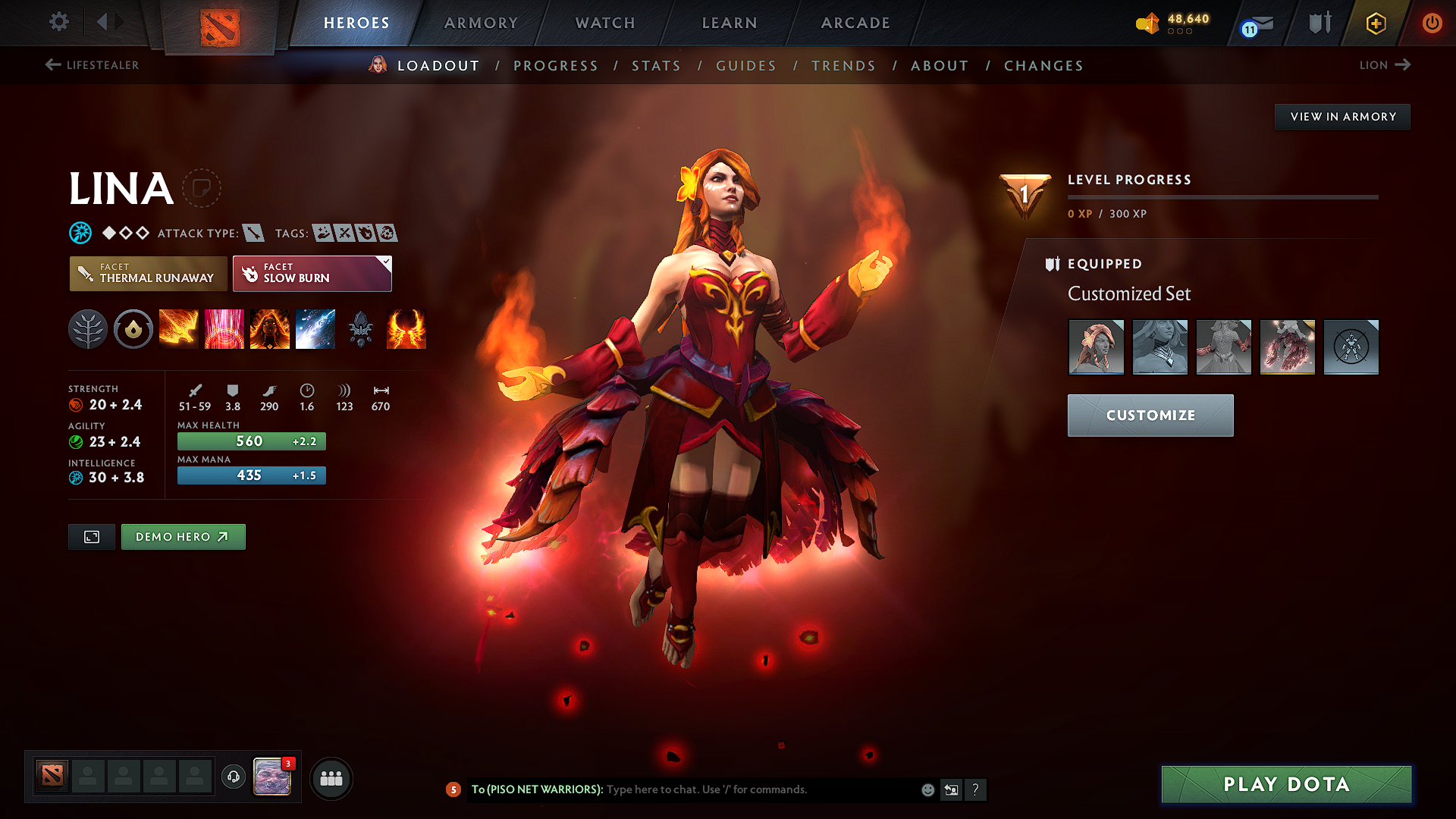Inspect the innate ability droplet icon
Image resolution: width=1456 pixels, height=819 pixels.
click(x=133, y=329)
